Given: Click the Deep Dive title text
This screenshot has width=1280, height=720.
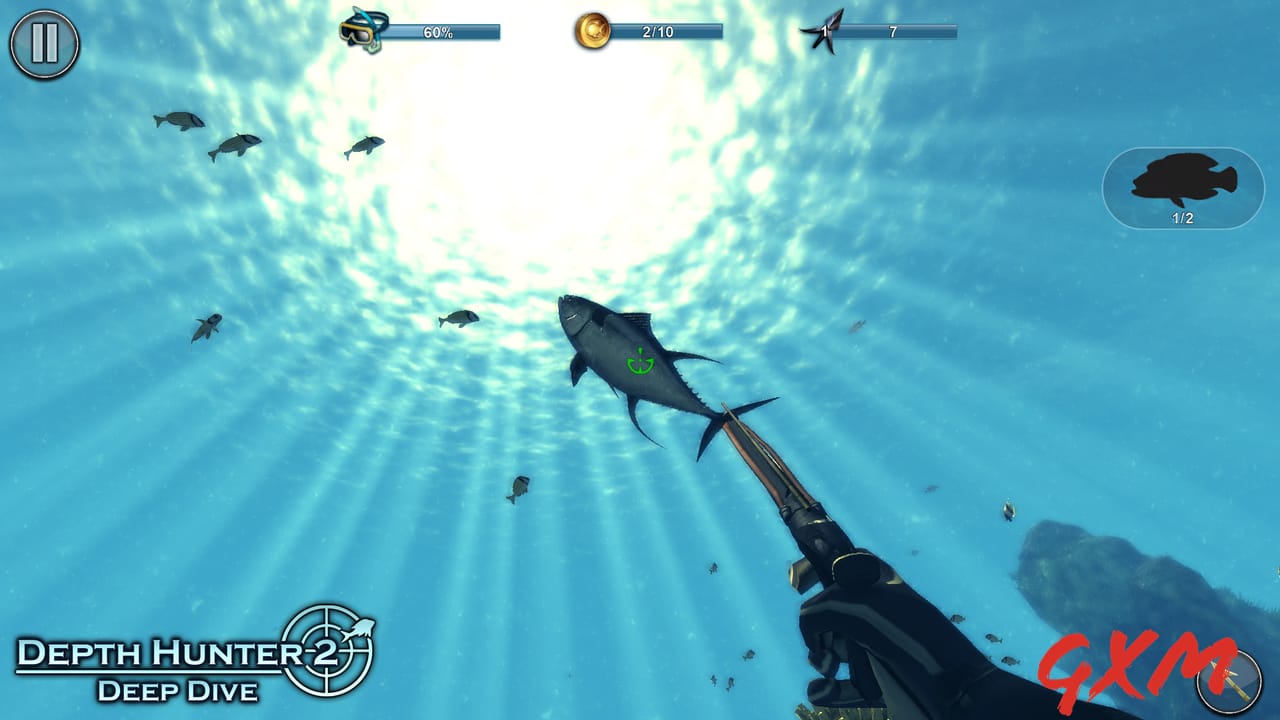Looking at the screenshot, I should coord(178,691).
